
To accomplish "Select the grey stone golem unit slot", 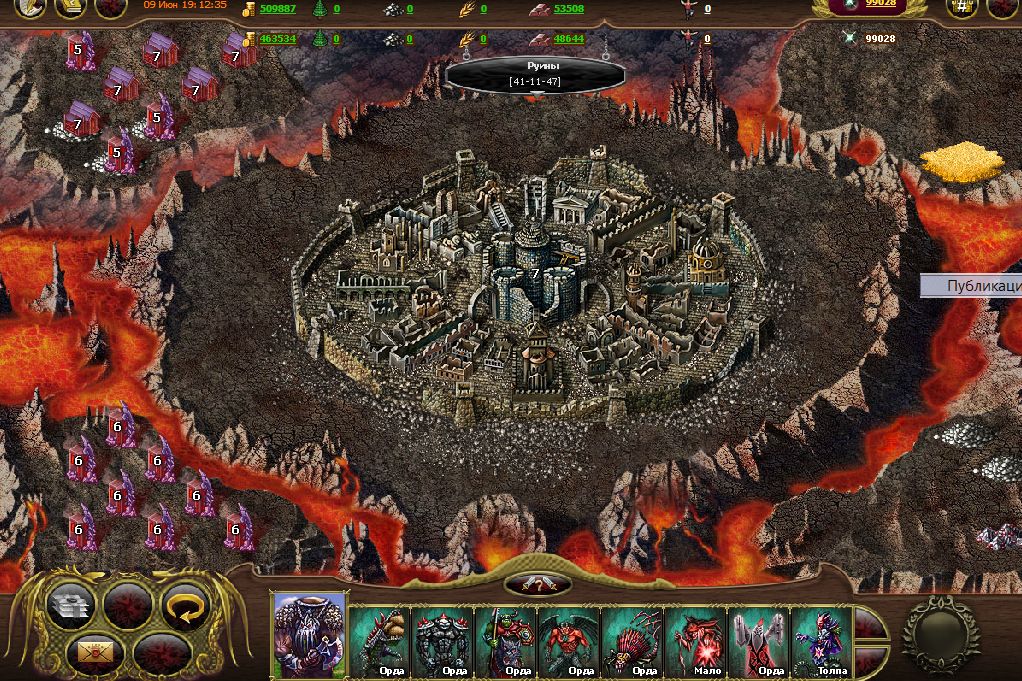I will point(444,638).
